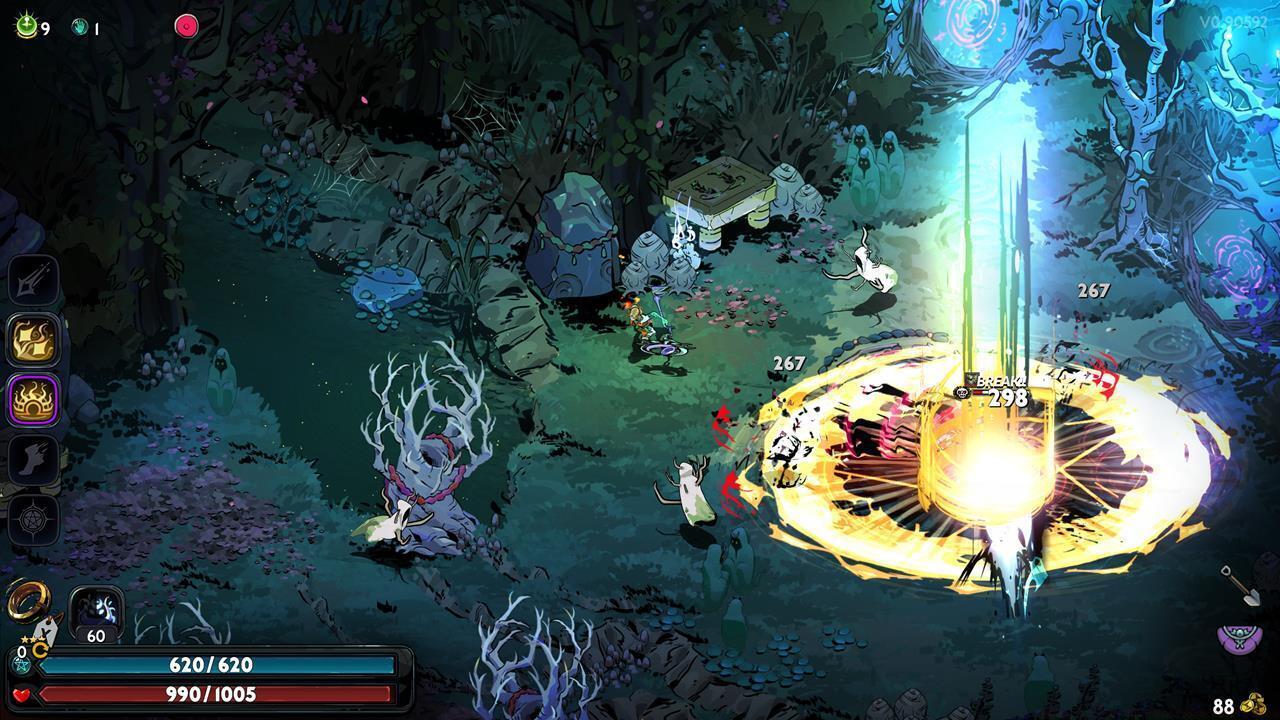The height and width of the screenshot is (720, 1280).
Task: Inspect the golden Special boon icon
Action: click(x=33, y=341)
